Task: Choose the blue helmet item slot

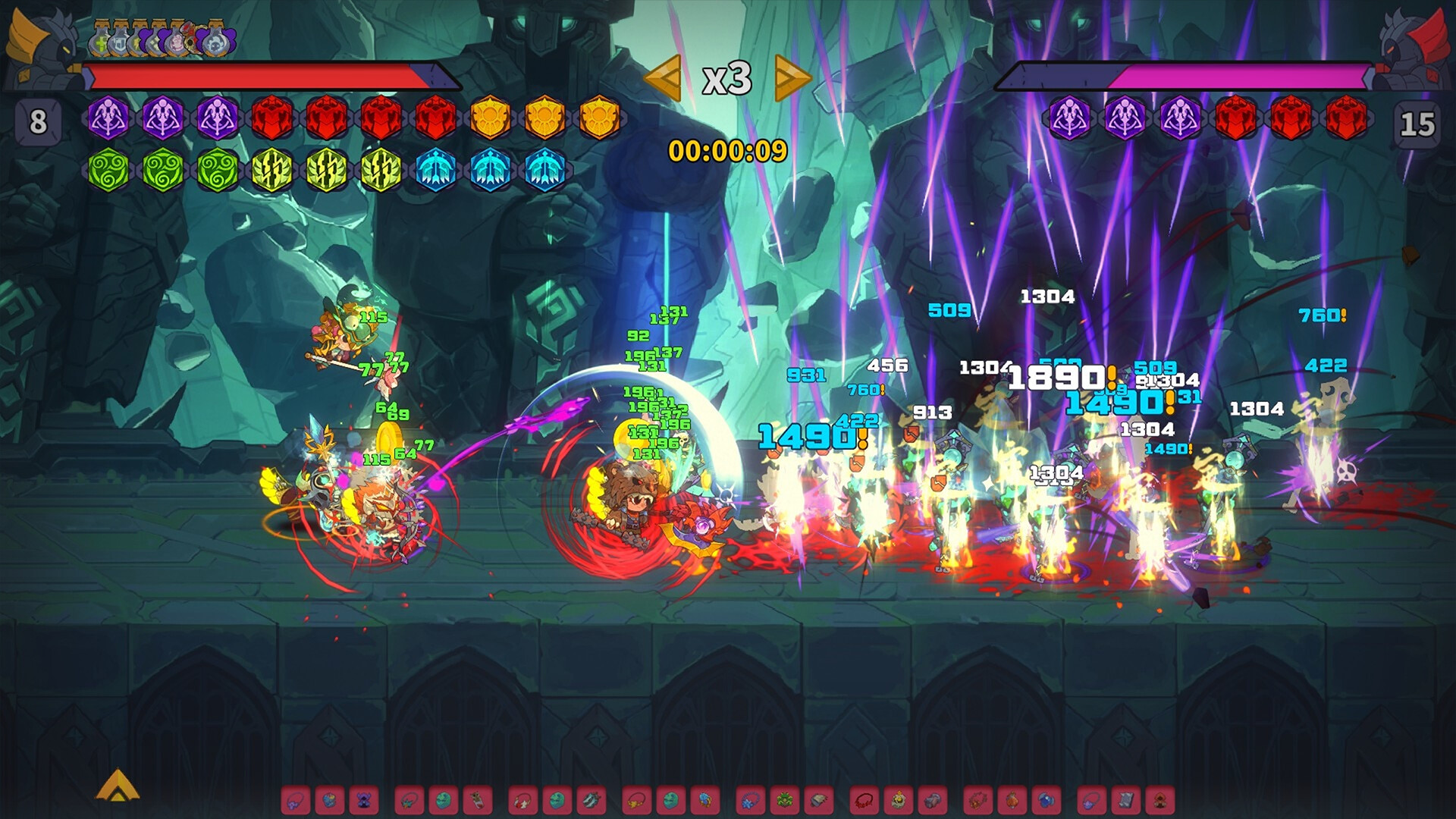Action: tap(1047, 801)
